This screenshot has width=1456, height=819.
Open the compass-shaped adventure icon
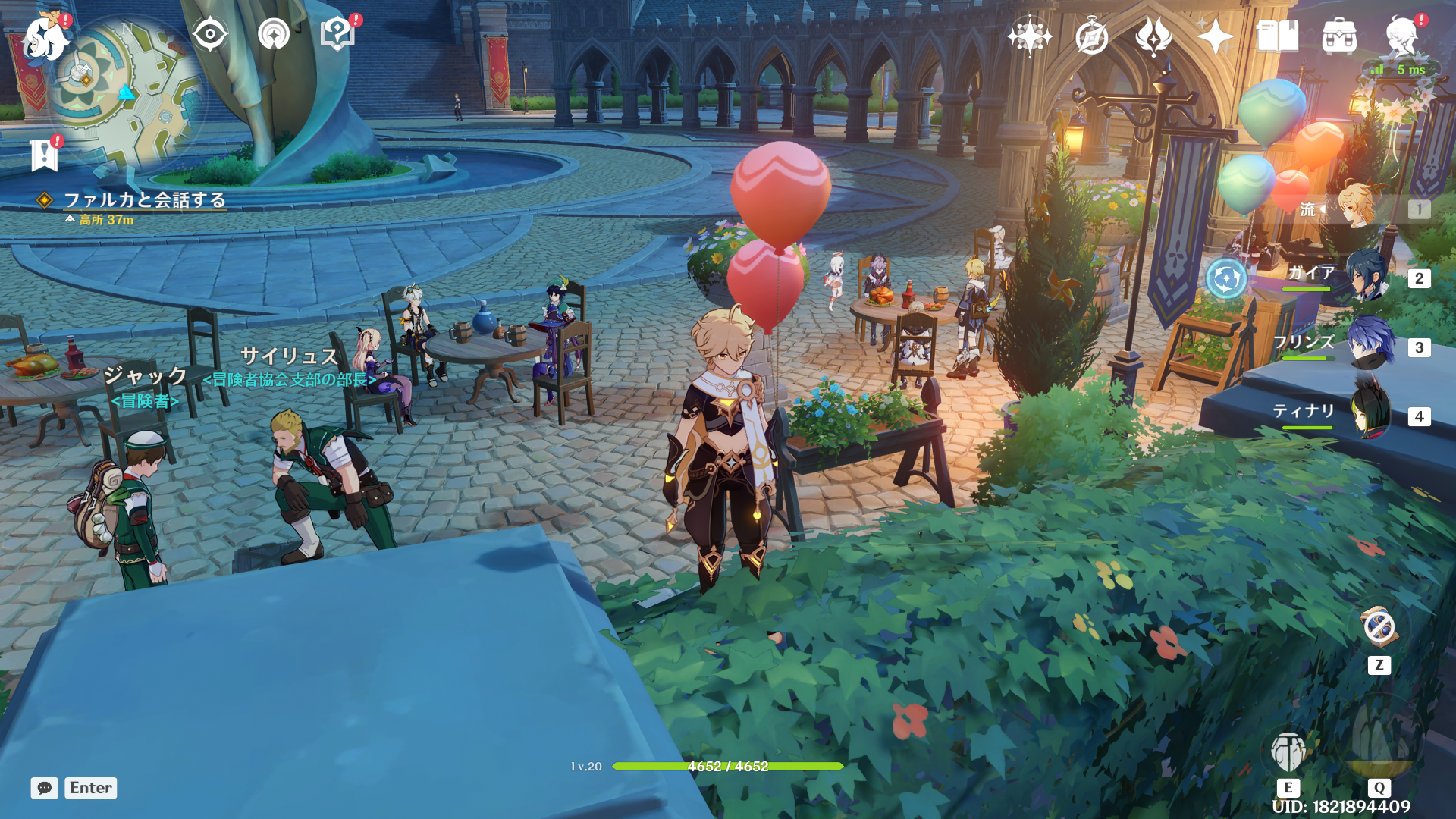click(1091, 36)
